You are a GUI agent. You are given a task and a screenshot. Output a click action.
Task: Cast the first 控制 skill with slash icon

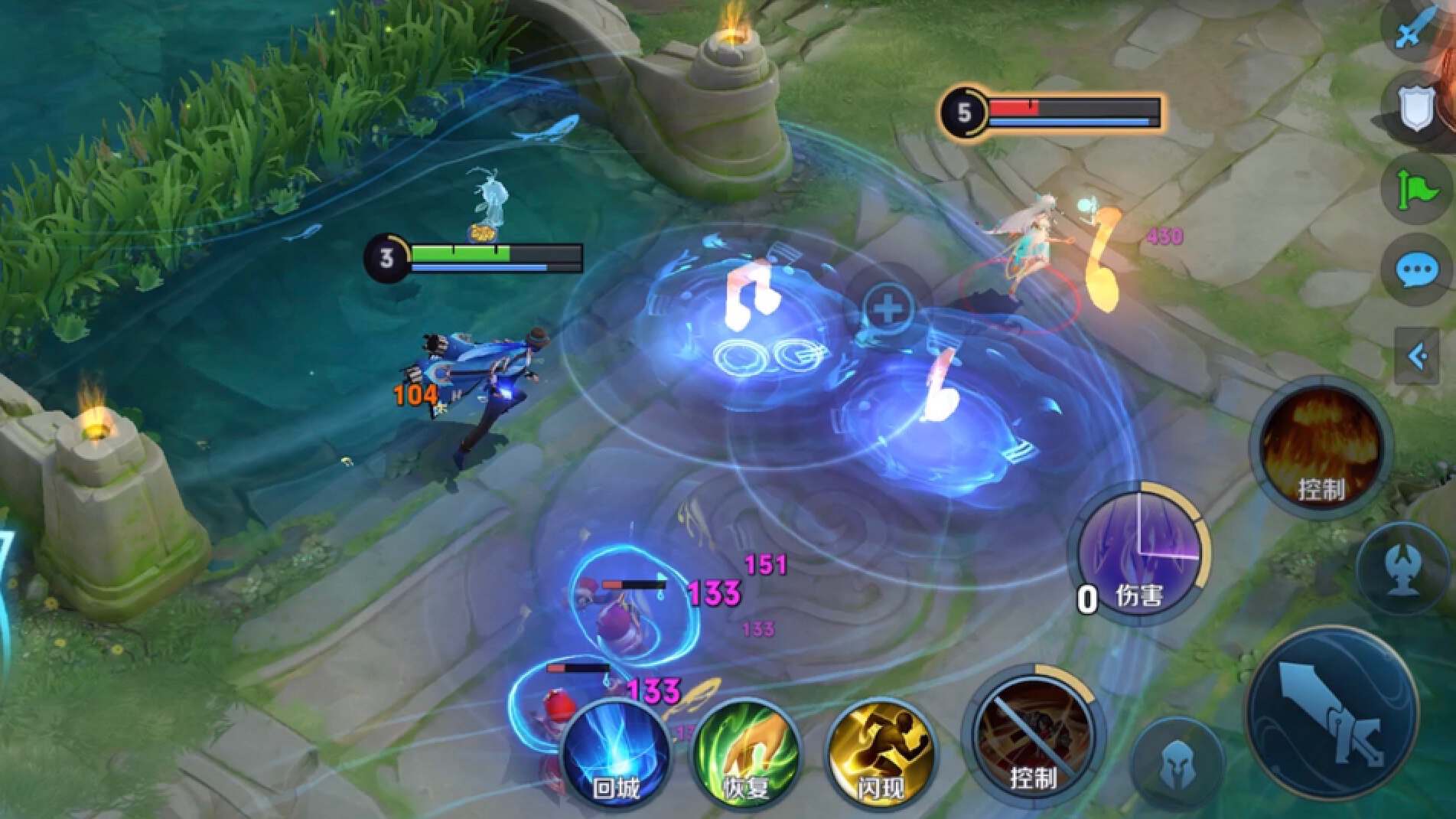[x=1033, y=735]
